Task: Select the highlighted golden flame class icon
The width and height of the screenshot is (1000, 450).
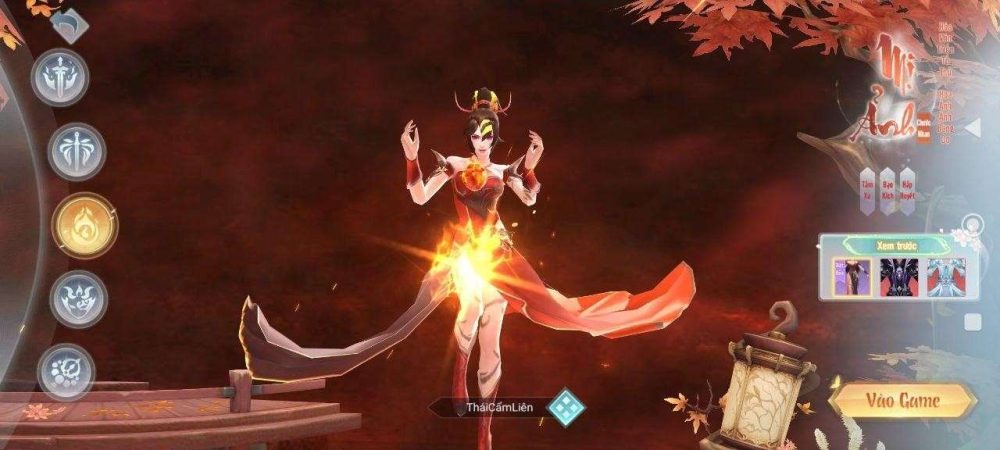Action: click(x=84, y=225)
